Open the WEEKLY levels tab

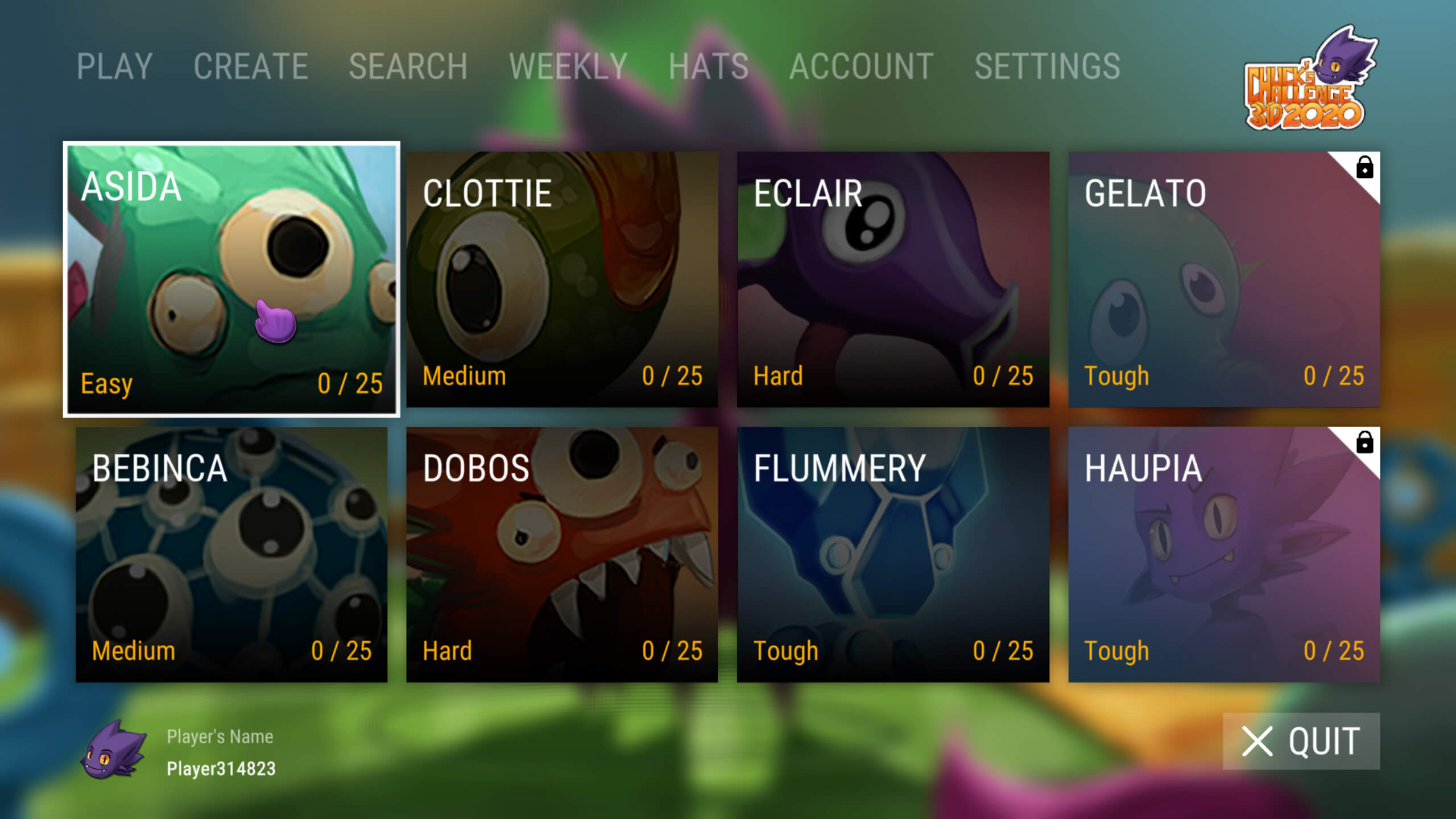[x=568, y=67]
